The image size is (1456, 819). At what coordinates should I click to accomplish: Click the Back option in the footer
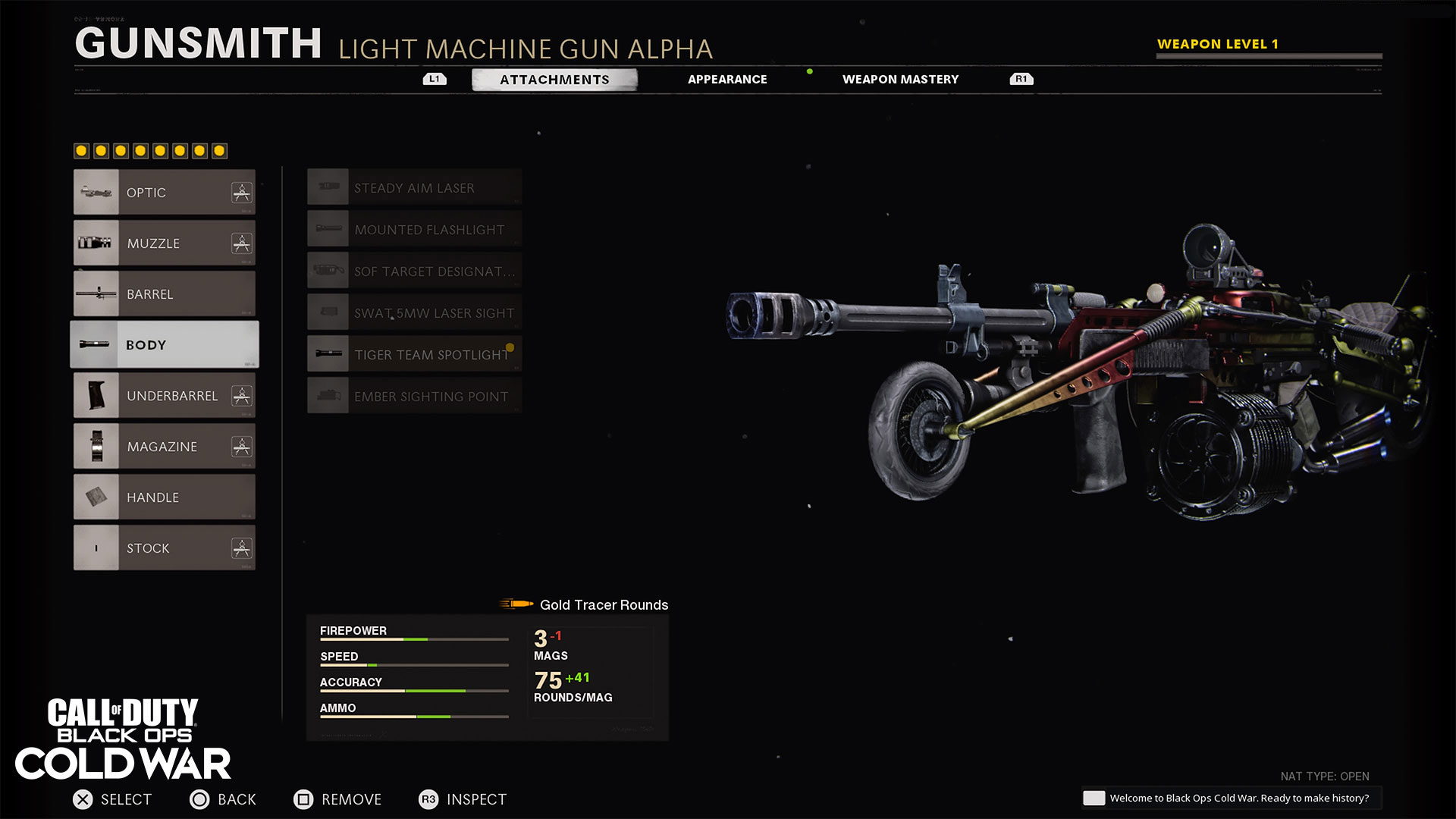(x=223, y=799)
